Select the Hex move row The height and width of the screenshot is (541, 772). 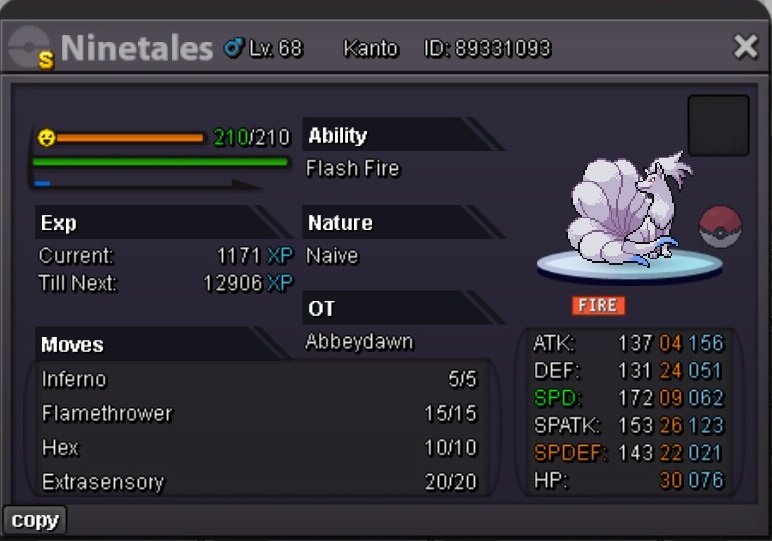260,448
